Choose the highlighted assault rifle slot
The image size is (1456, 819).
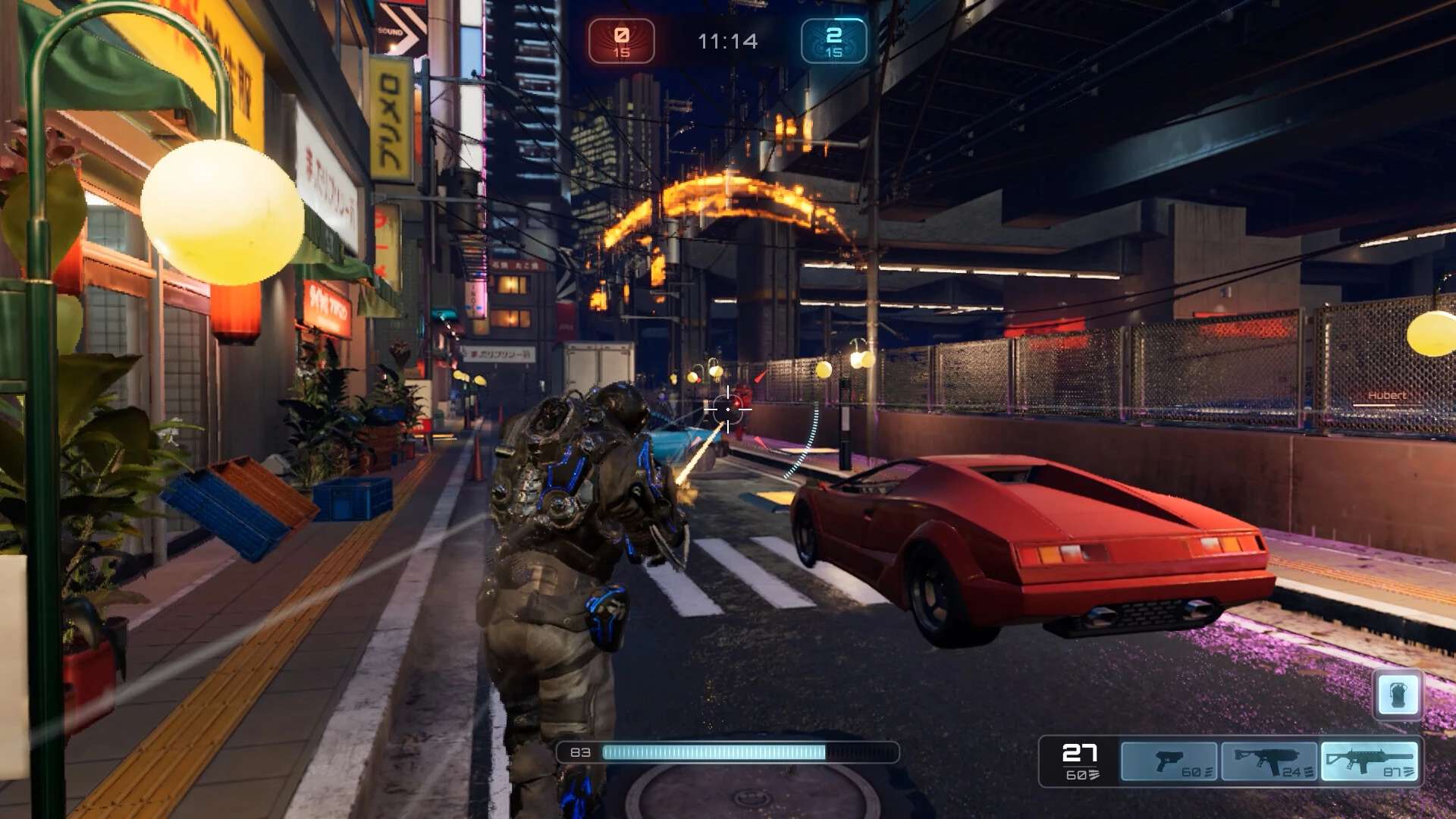(1368, 761)
